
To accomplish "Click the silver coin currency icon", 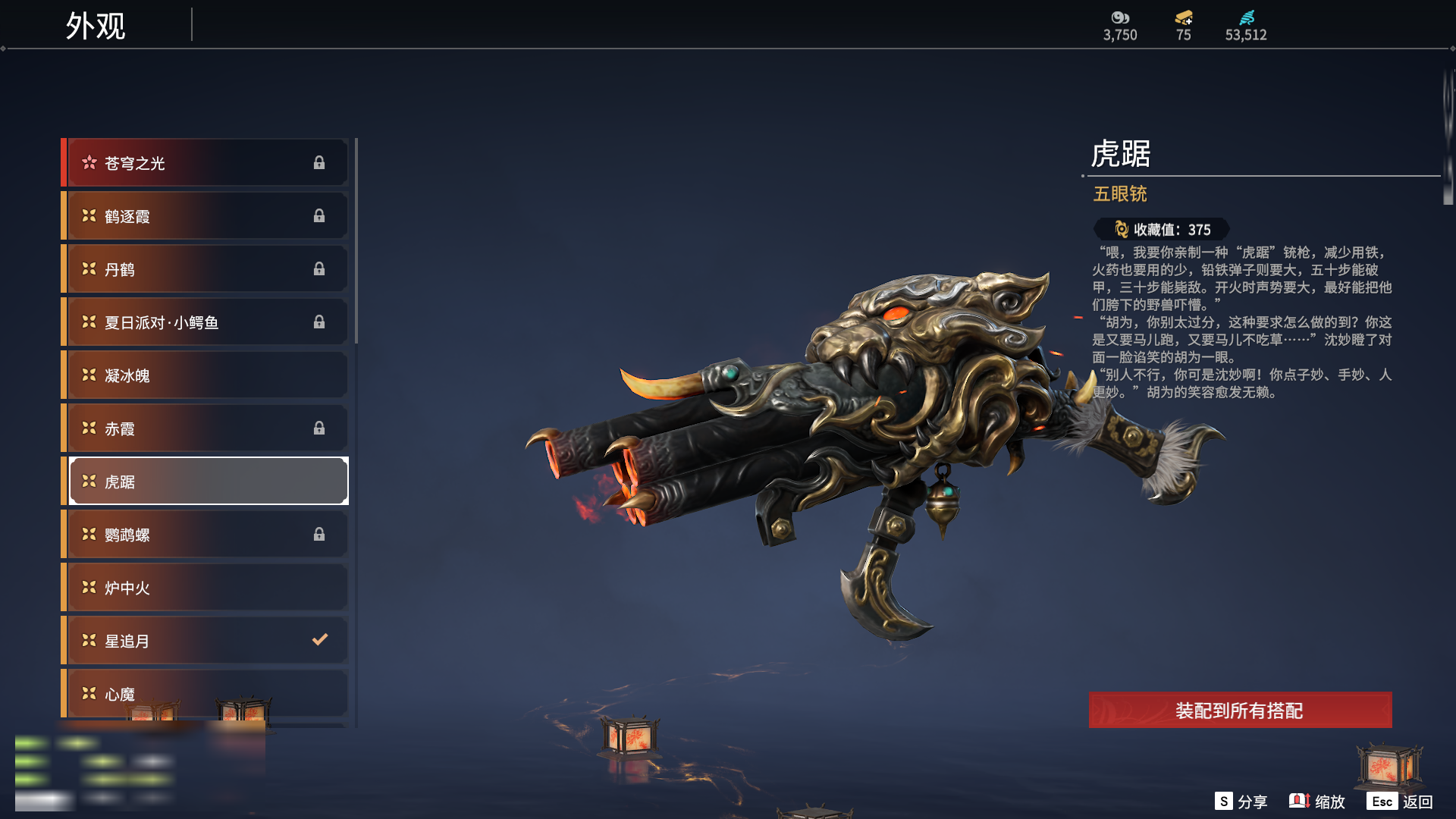I will click(x=1120, y=17).
